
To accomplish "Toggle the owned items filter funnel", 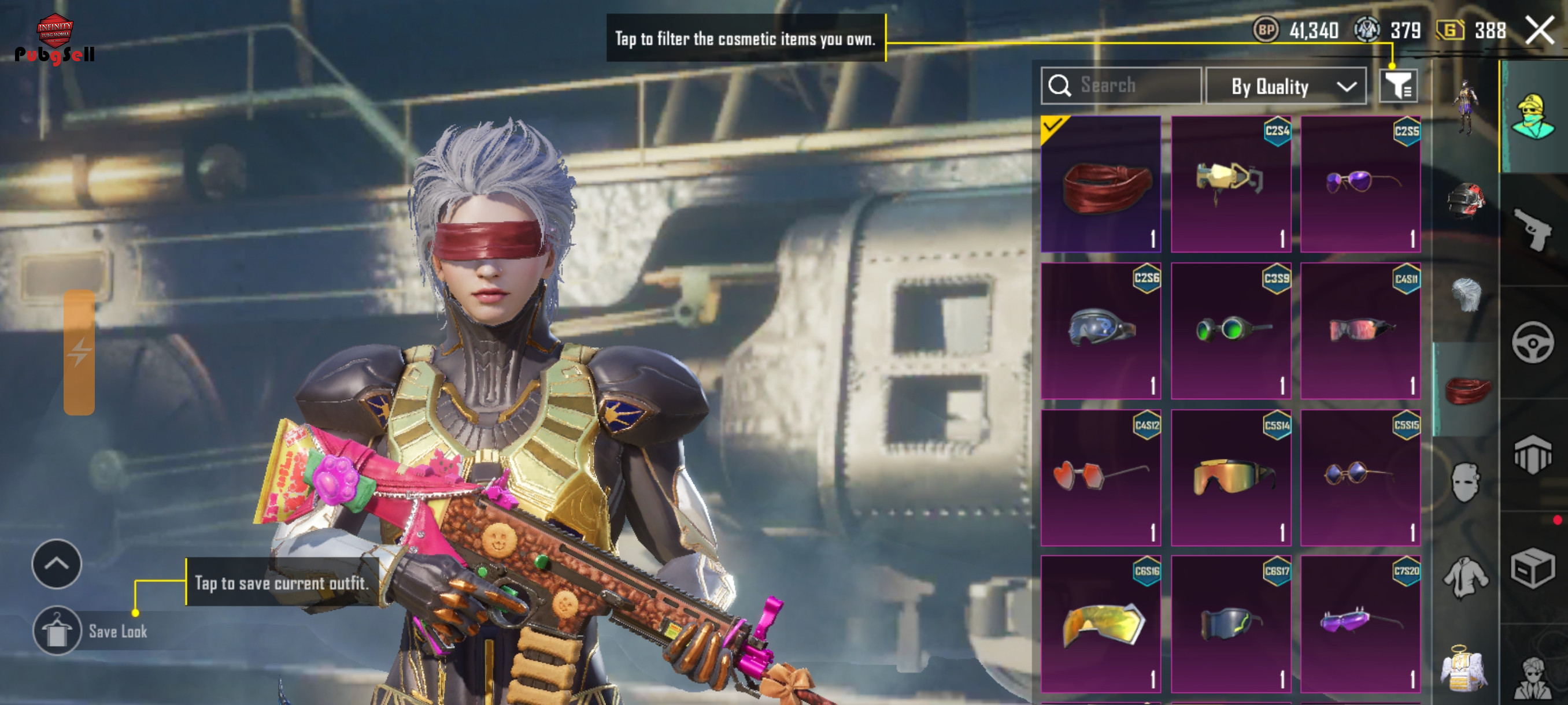I will [1398, 86].
